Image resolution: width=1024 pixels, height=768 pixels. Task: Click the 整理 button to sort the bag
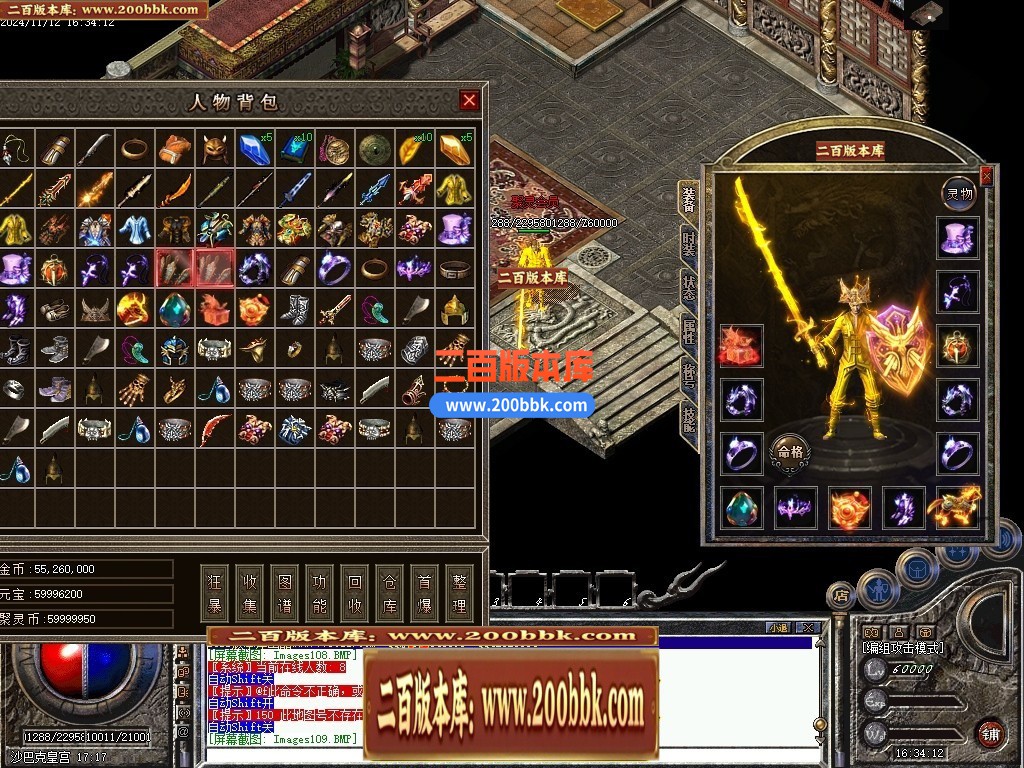(459, 594)
